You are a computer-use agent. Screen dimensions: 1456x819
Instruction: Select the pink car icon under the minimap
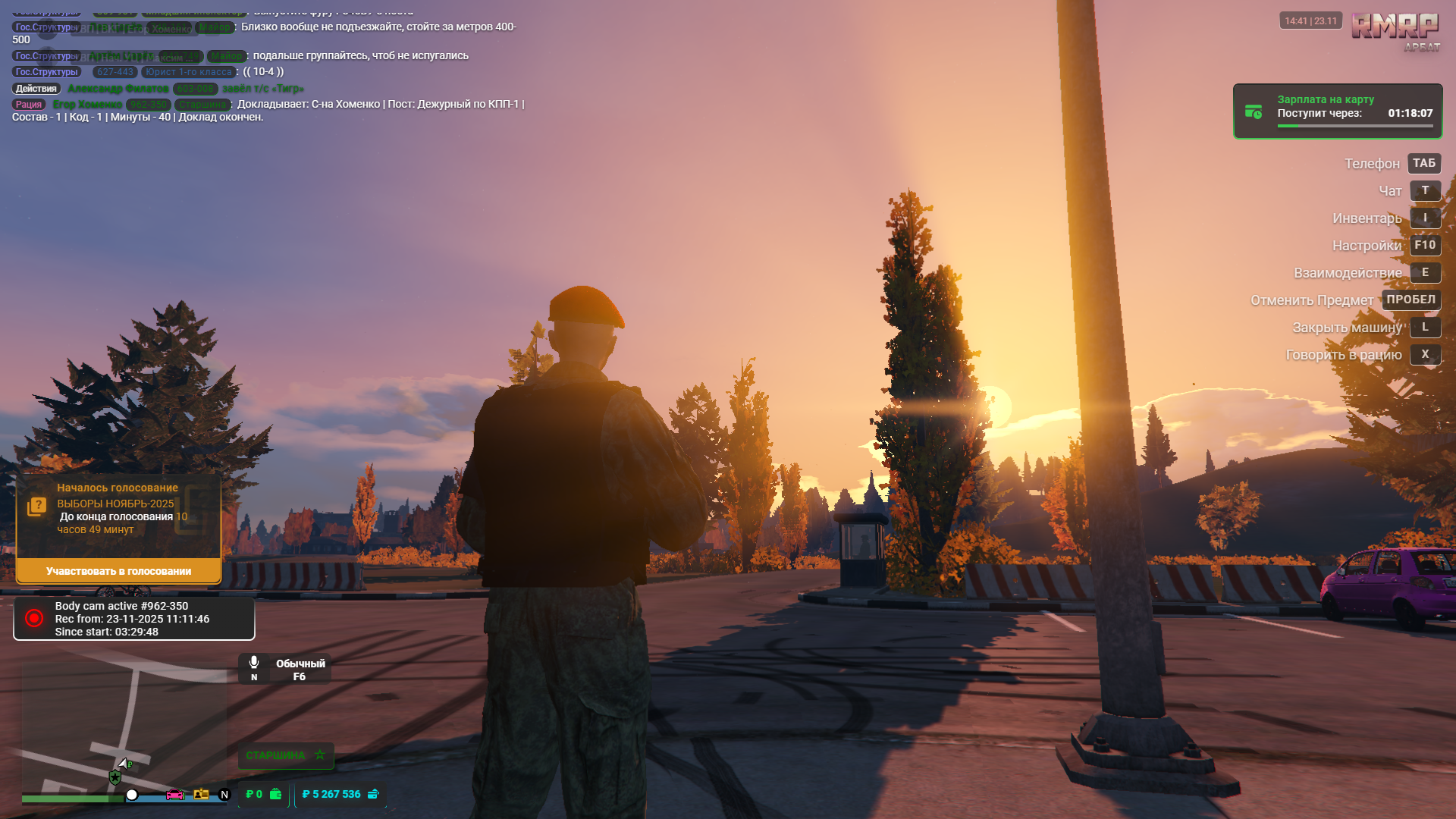(175, 794)
